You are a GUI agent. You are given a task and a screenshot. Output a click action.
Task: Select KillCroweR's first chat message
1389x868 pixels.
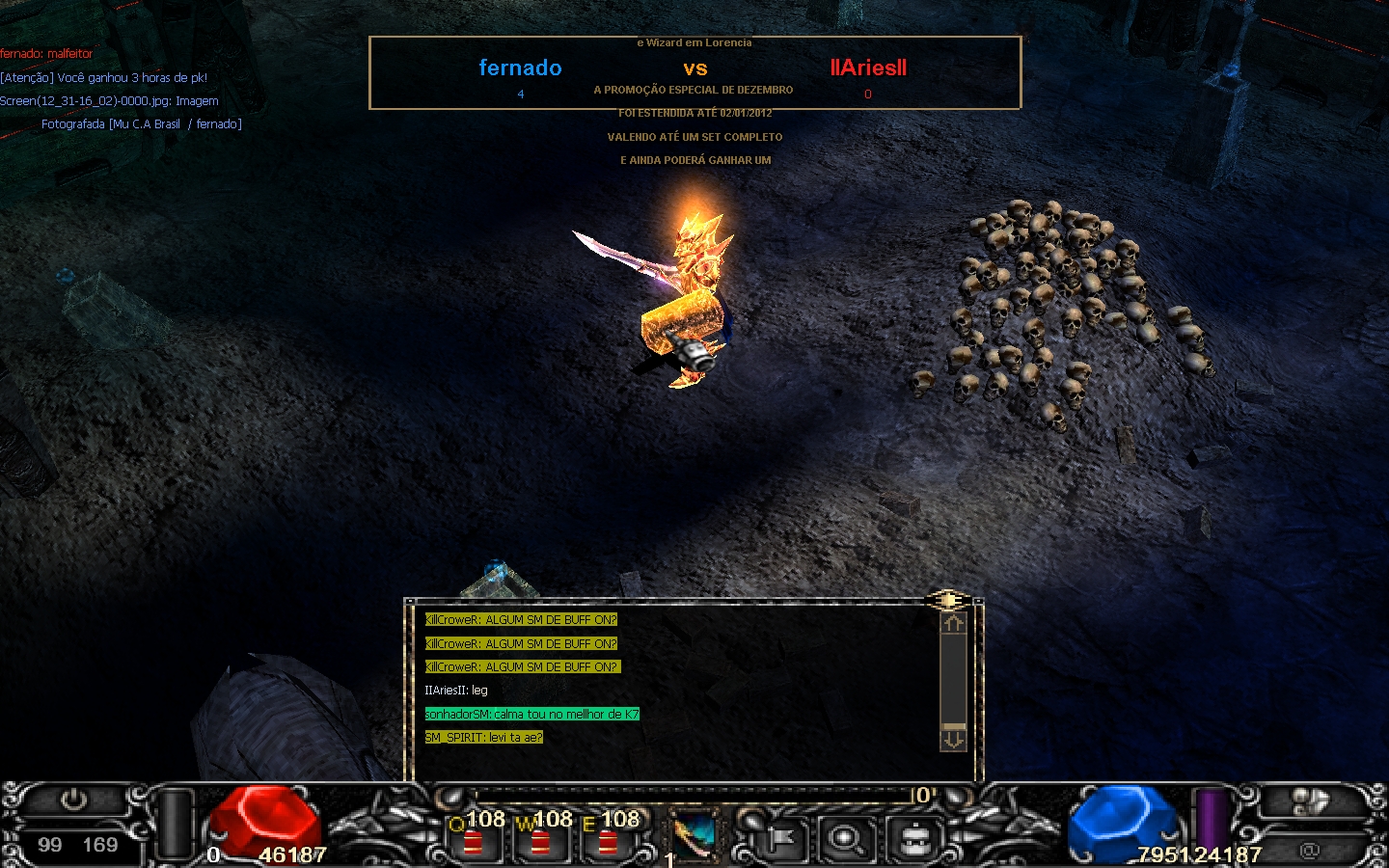point(521,620)
